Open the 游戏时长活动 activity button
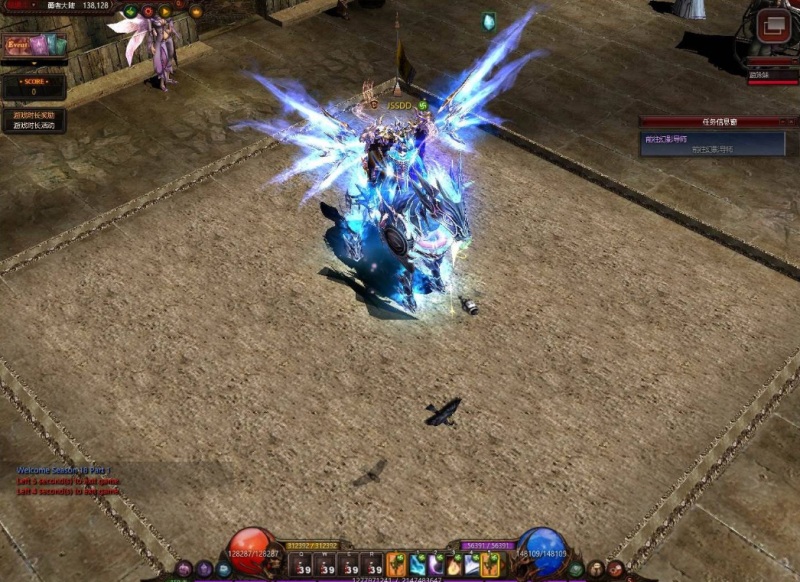This screenshot has width=800, height=582. coord(34,126)
